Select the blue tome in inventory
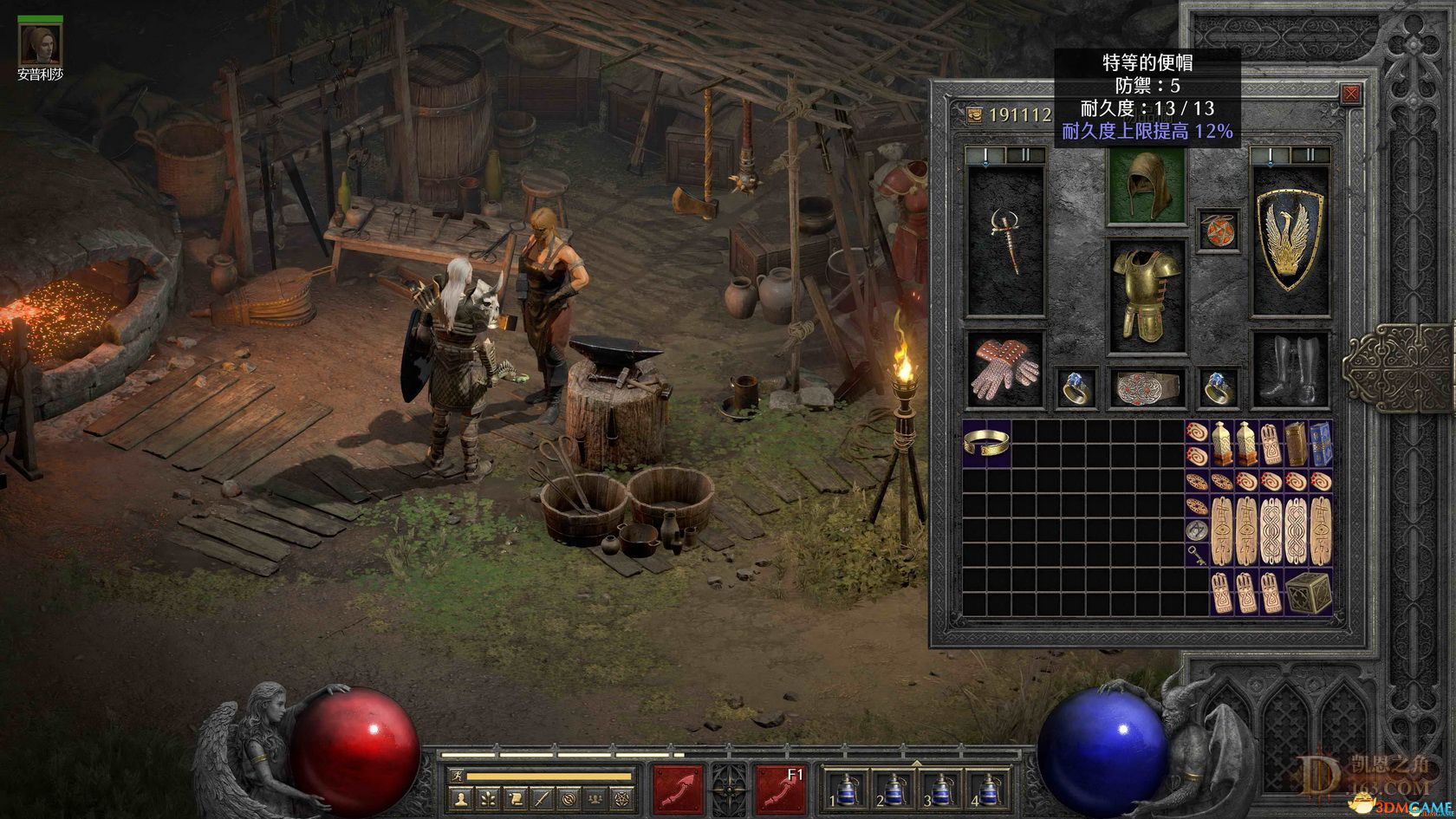 [x=1320, y=443]
